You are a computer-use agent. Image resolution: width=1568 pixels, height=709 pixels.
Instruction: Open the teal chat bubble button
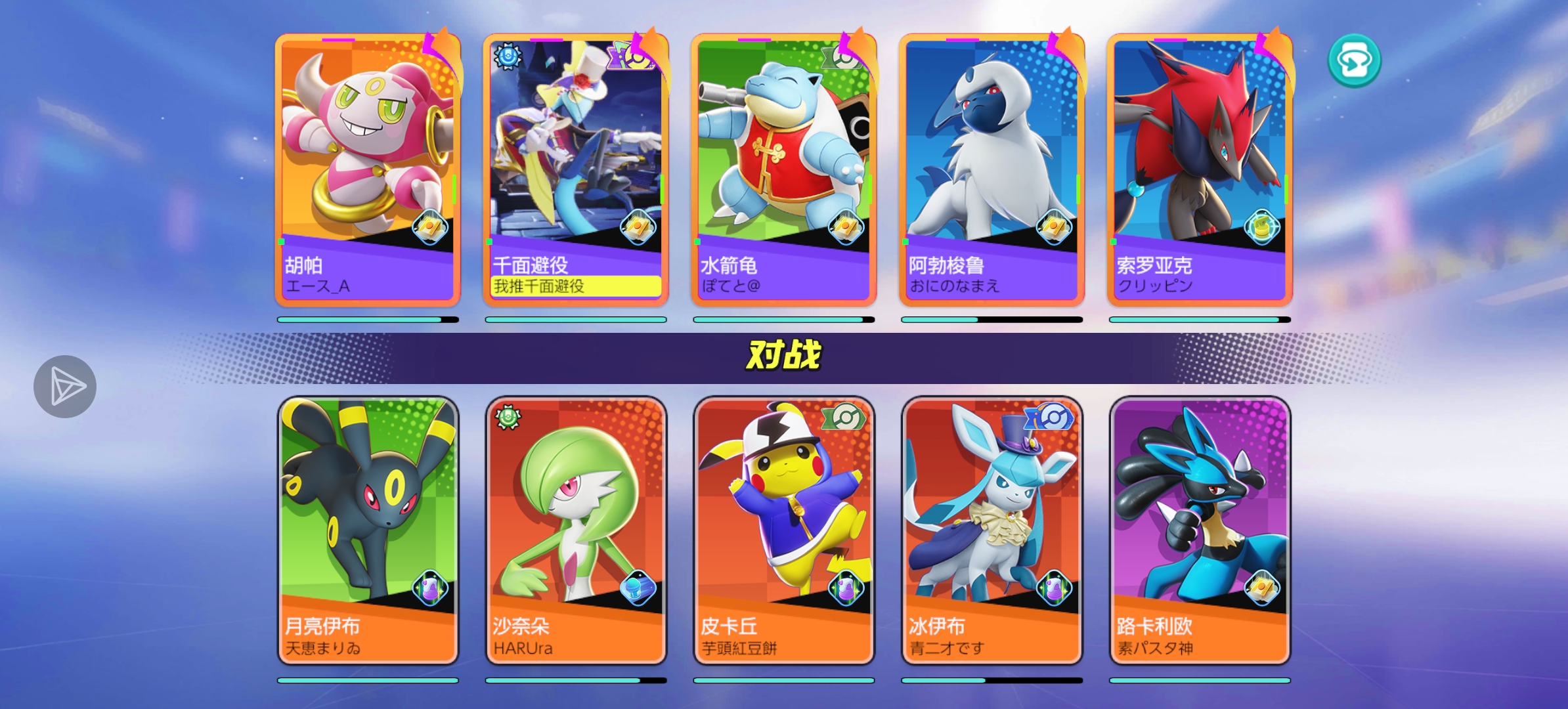(x=1354, y=60)
